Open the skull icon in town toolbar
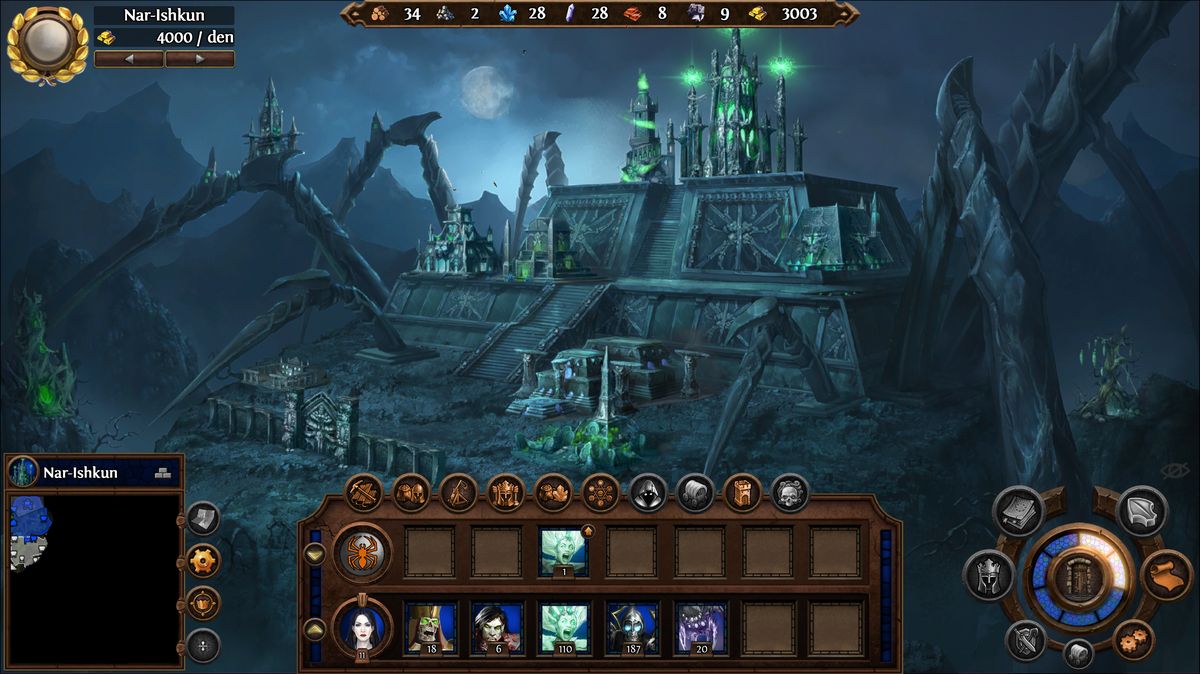1200x674 pixels. tap(789, 492)
